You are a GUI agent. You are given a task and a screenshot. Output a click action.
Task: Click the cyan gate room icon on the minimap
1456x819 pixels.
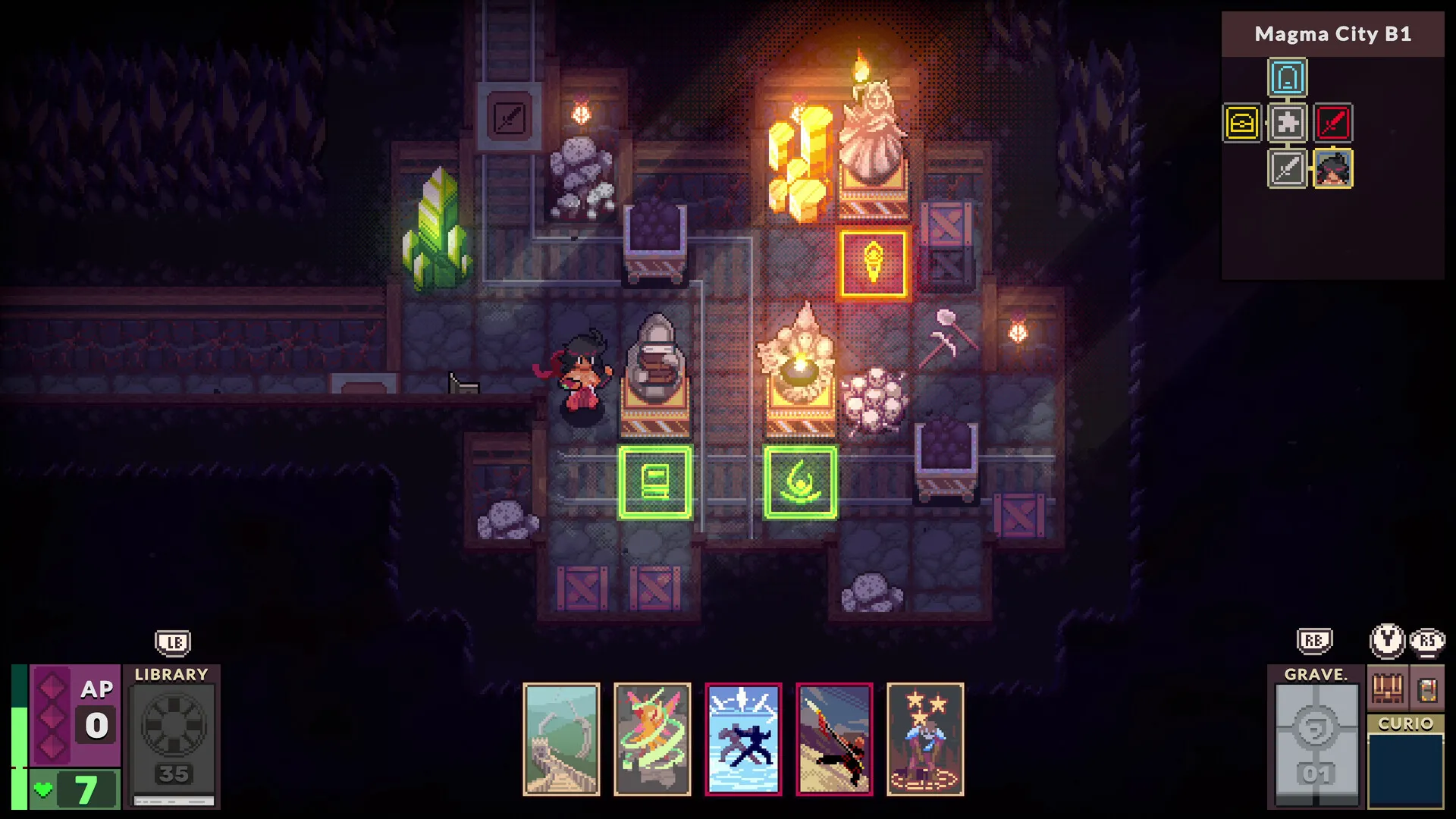[1288, 76]
